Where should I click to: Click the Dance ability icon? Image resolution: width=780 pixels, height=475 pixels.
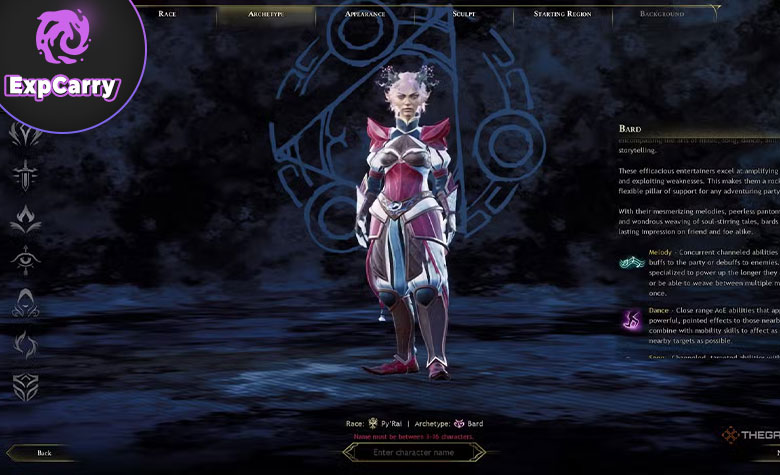(633, 320)
